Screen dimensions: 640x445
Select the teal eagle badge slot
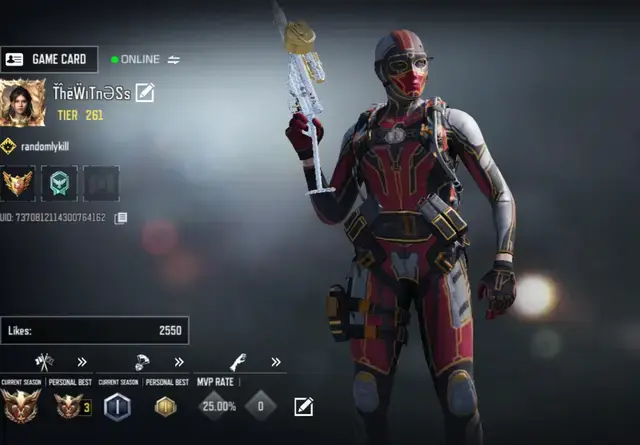pyautogui.click(x=59, y=184)
